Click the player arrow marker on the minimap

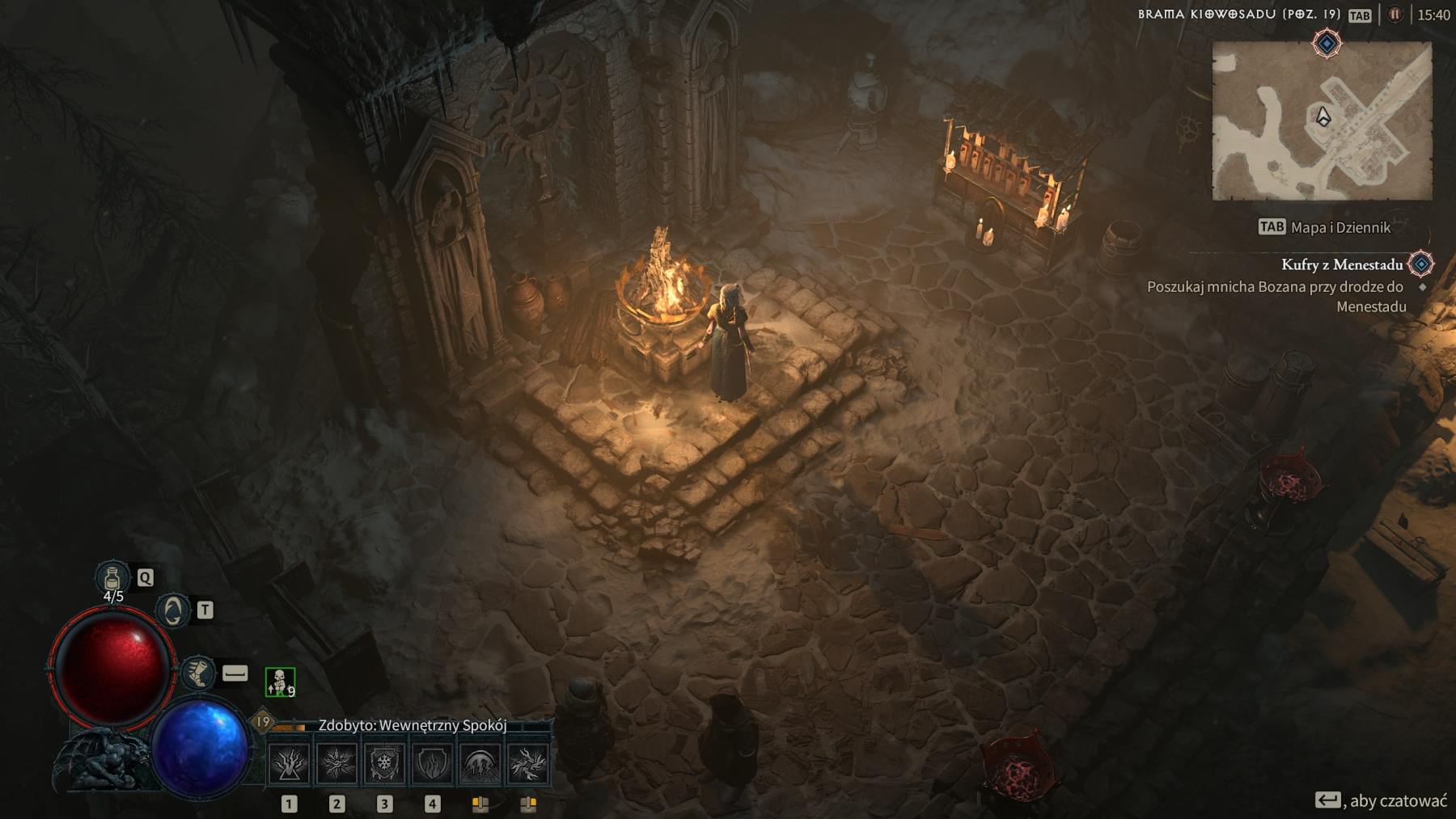pos(1325,117)
